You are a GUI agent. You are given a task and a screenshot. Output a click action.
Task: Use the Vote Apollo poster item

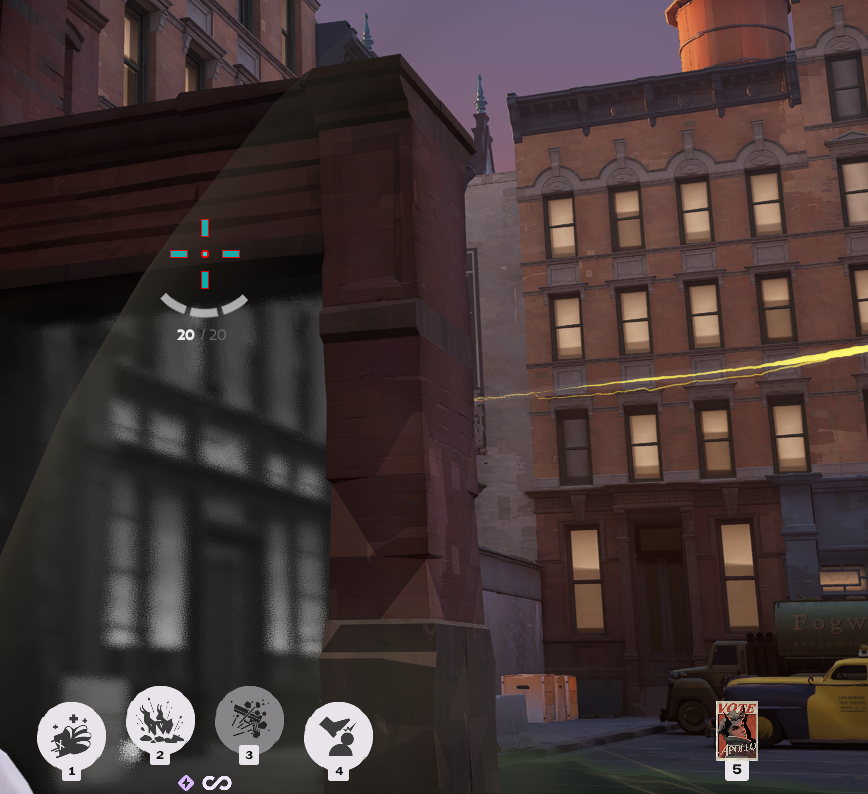pyautogui.click(x=737, y=731)
